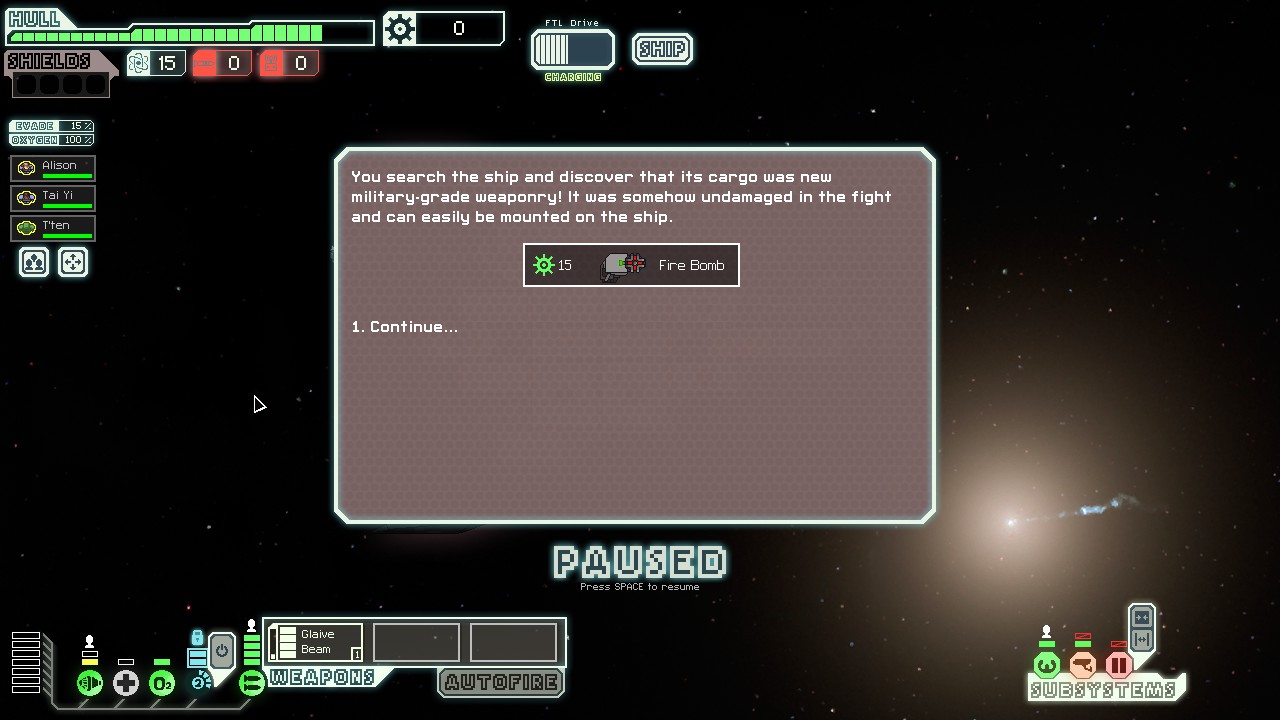Open all doors with outward-arrows button
The height and width of the screenshot is (720, 1280).
coord(1142,640)
